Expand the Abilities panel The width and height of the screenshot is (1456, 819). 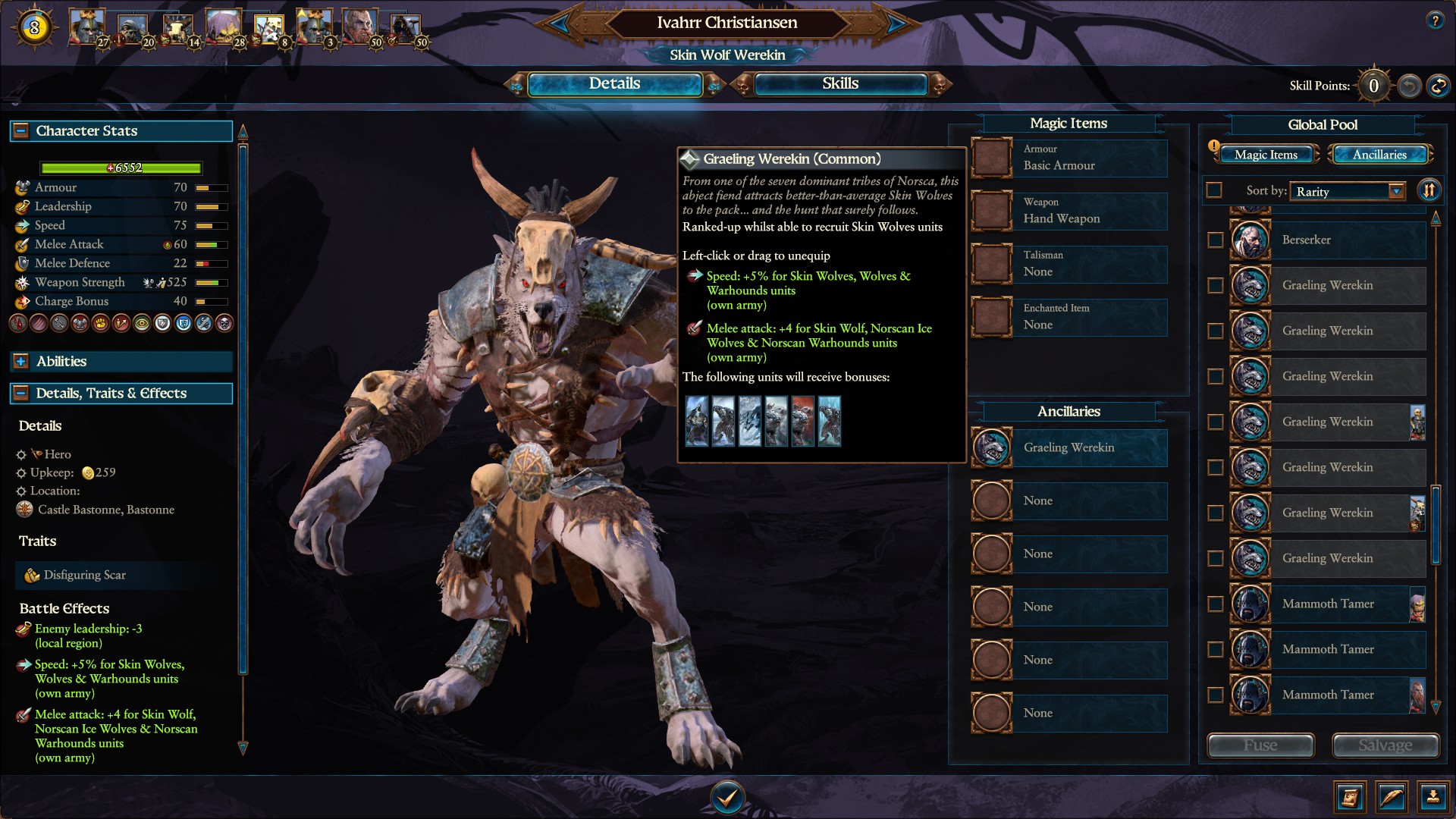(20, 362)
